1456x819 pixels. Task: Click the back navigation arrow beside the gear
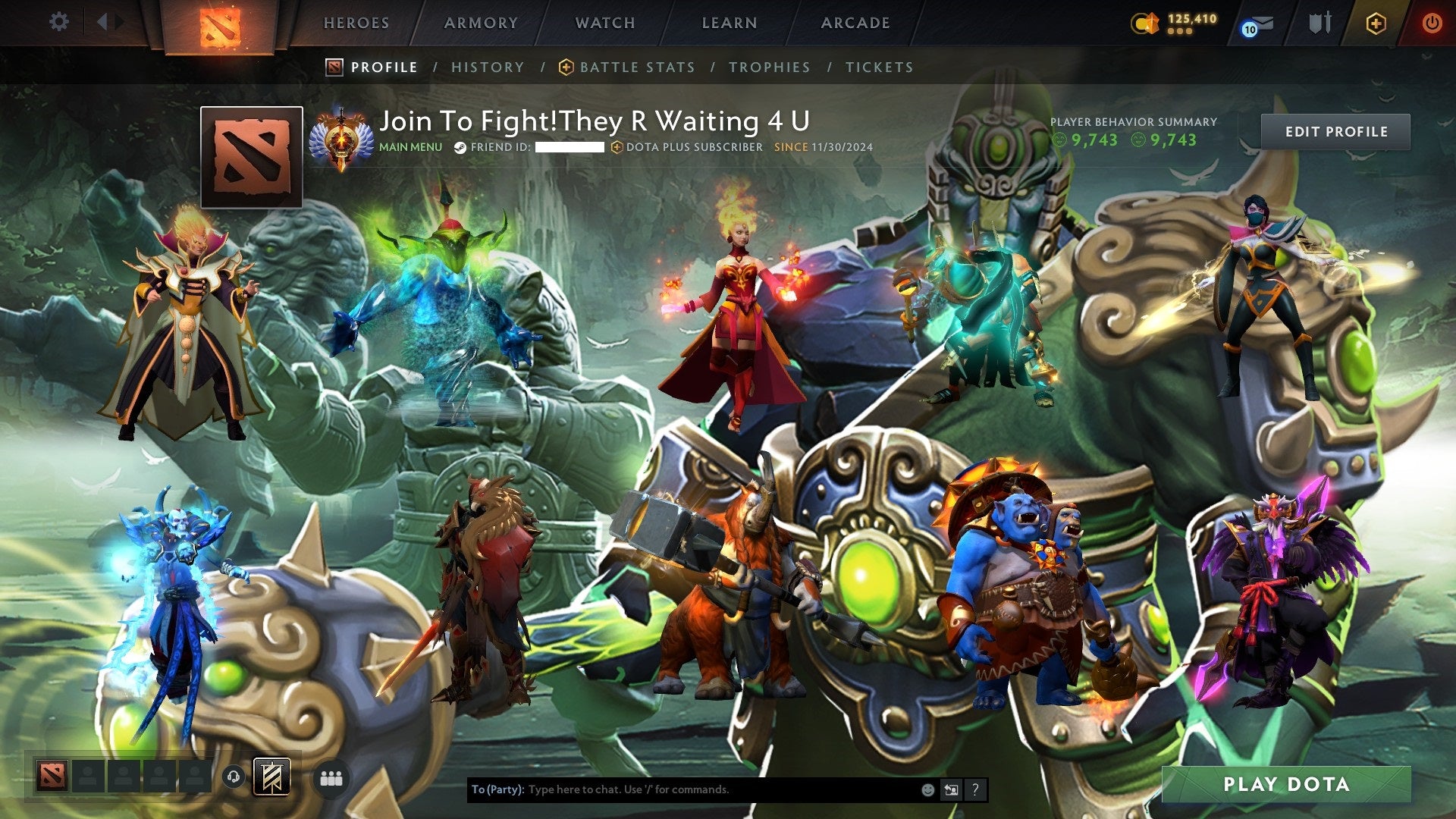tap(105, 22)
